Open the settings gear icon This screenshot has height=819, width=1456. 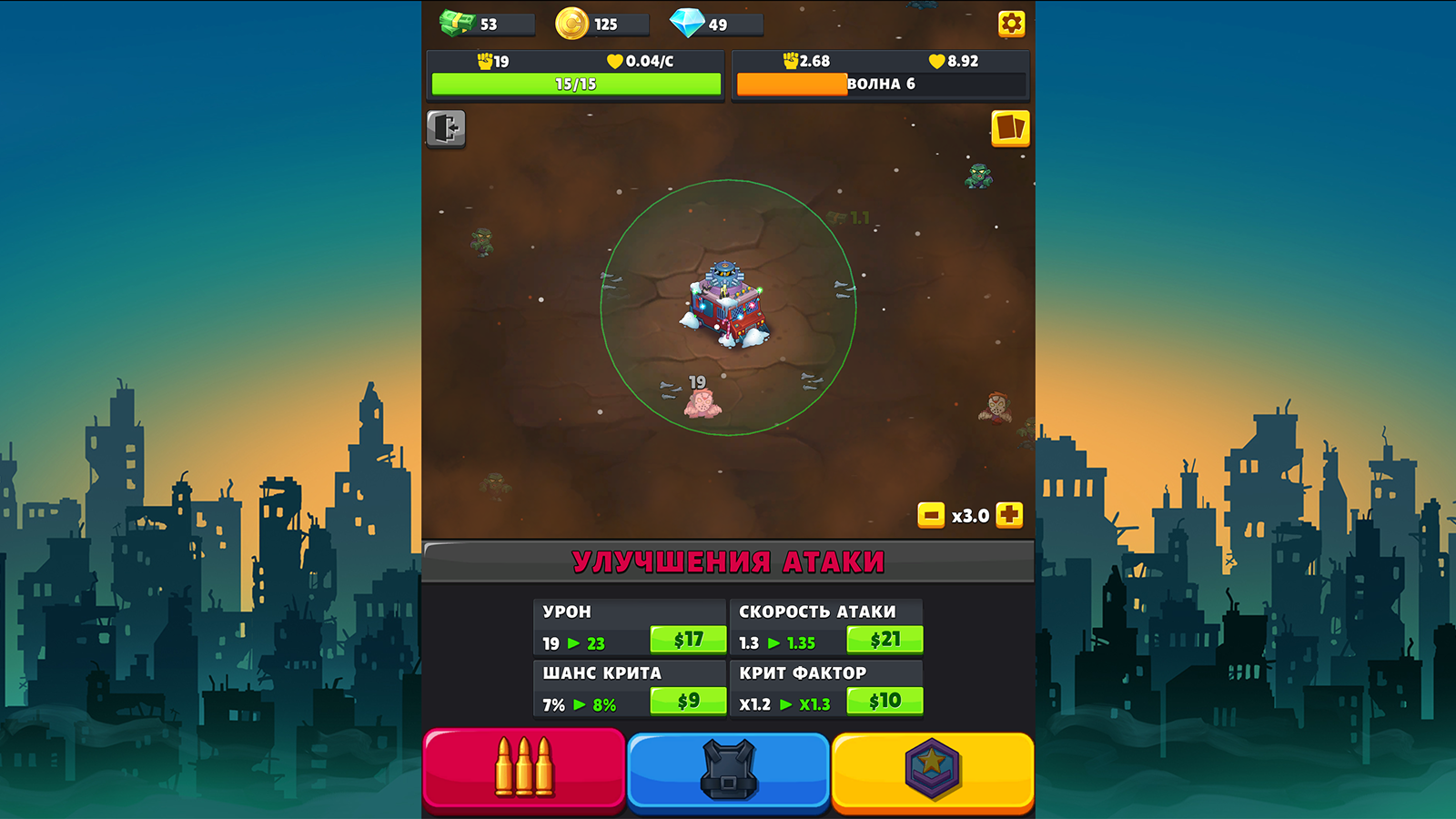1013,24
